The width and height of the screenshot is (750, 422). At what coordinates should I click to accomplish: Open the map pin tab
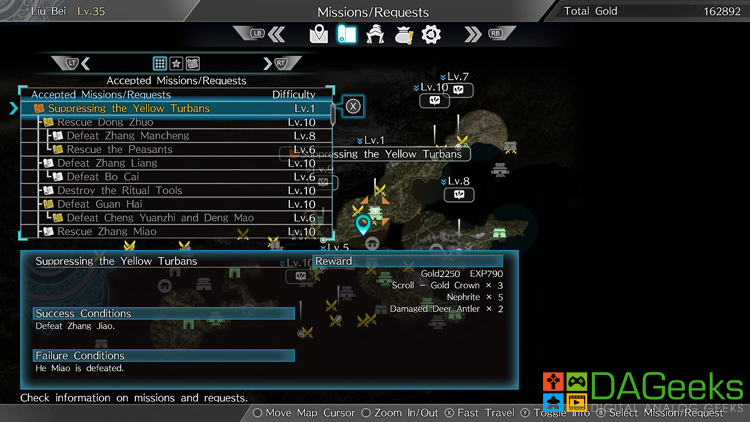tap(319, 35)
